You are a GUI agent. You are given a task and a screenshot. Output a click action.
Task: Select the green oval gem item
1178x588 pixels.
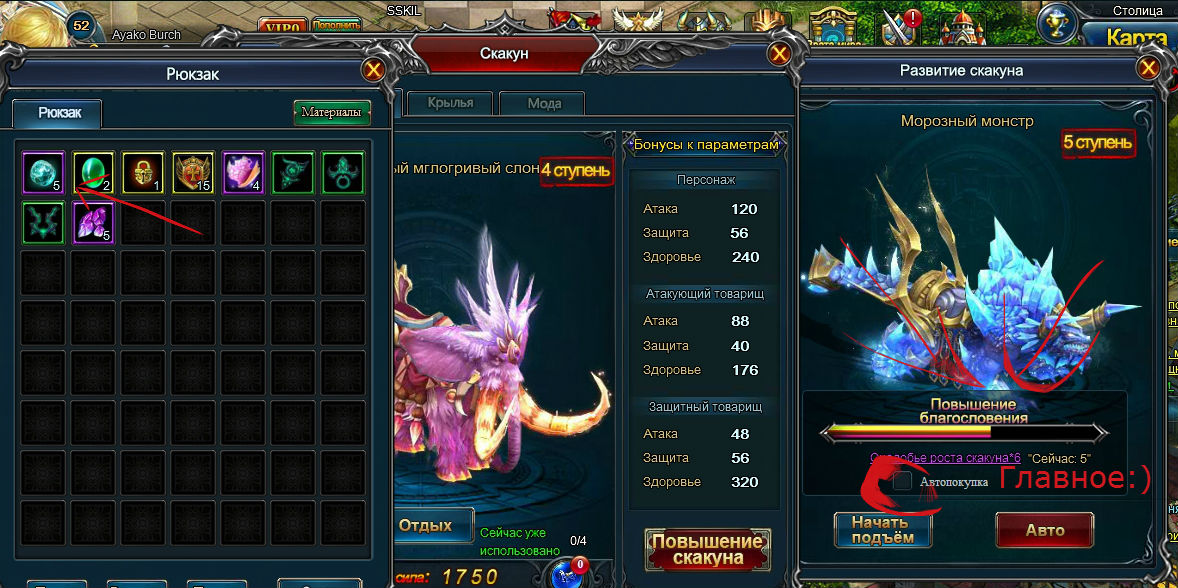93,172
